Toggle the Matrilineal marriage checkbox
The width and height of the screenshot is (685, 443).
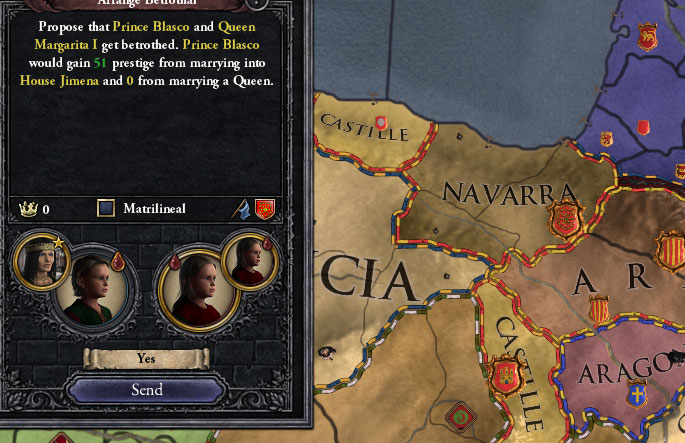pos(106,209)
